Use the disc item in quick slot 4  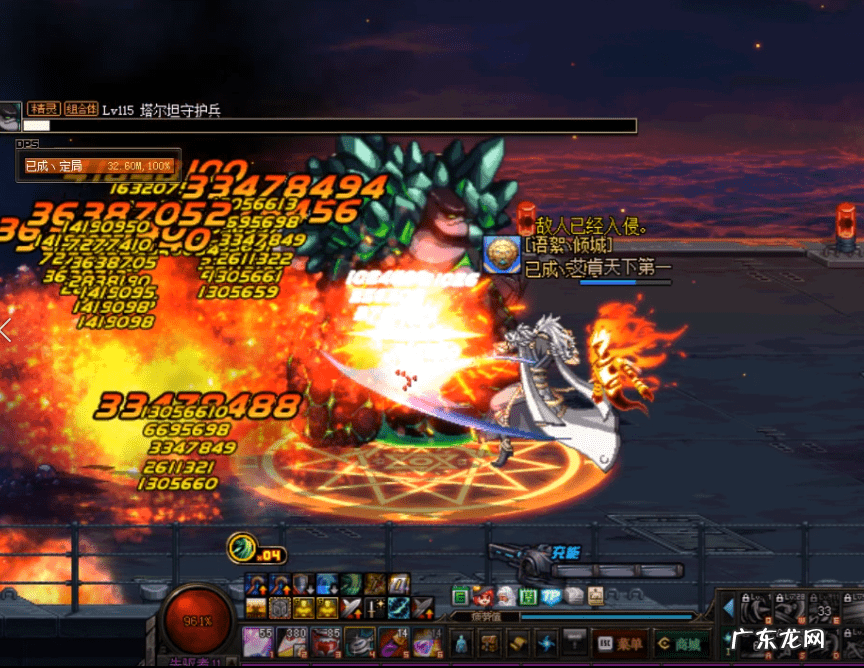point(360,642)
